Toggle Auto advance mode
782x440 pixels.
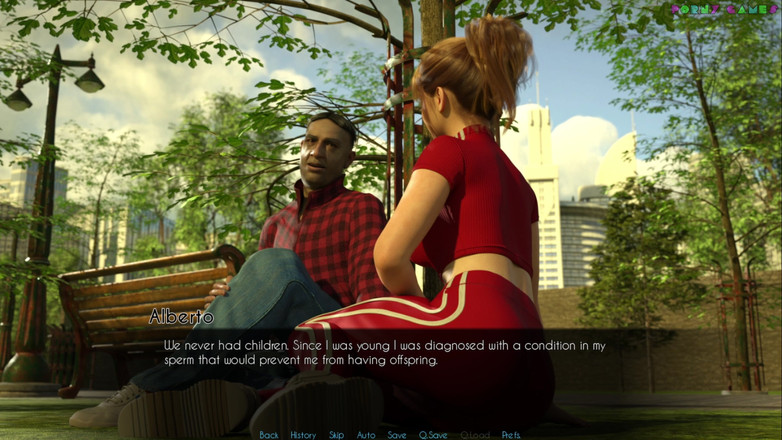(x=366, y=435)
